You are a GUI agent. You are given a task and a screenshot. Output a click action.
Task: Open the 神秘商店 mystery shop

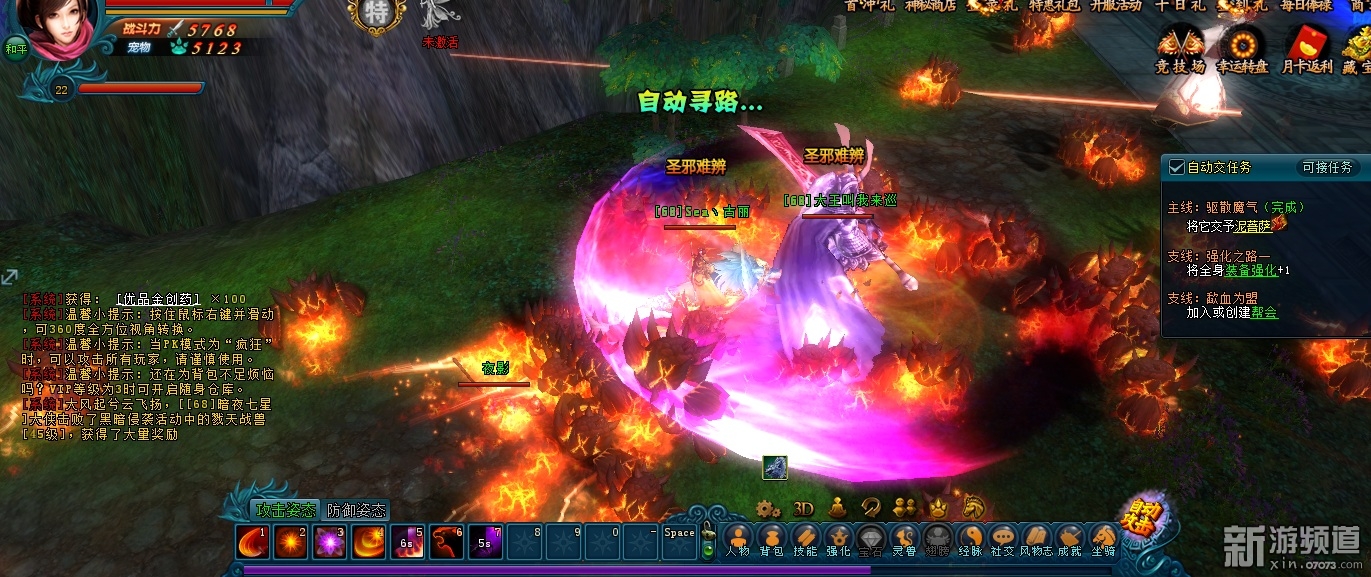pos(930,5)
